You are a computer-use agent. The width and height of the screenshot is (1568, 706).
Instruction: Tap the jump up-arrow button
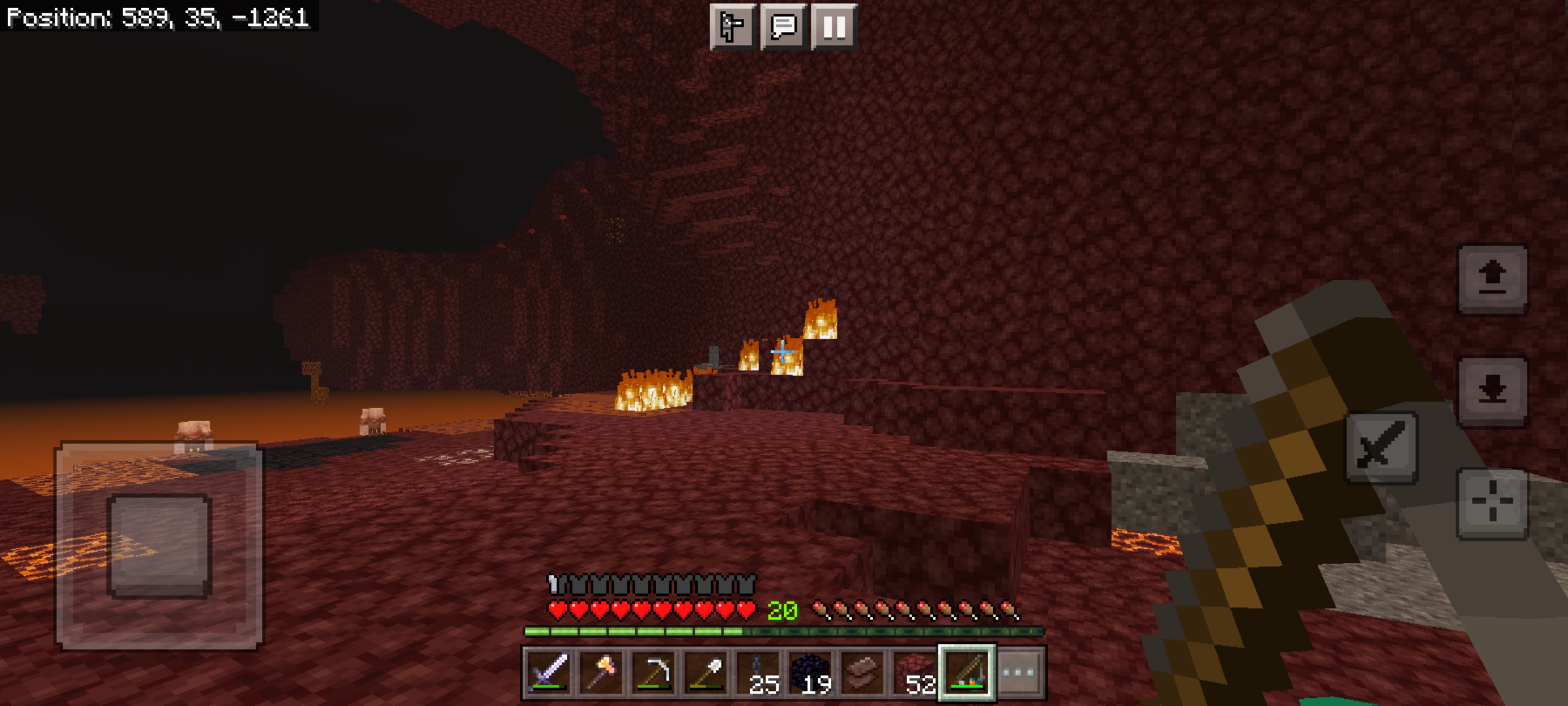tap(1493, 280)
